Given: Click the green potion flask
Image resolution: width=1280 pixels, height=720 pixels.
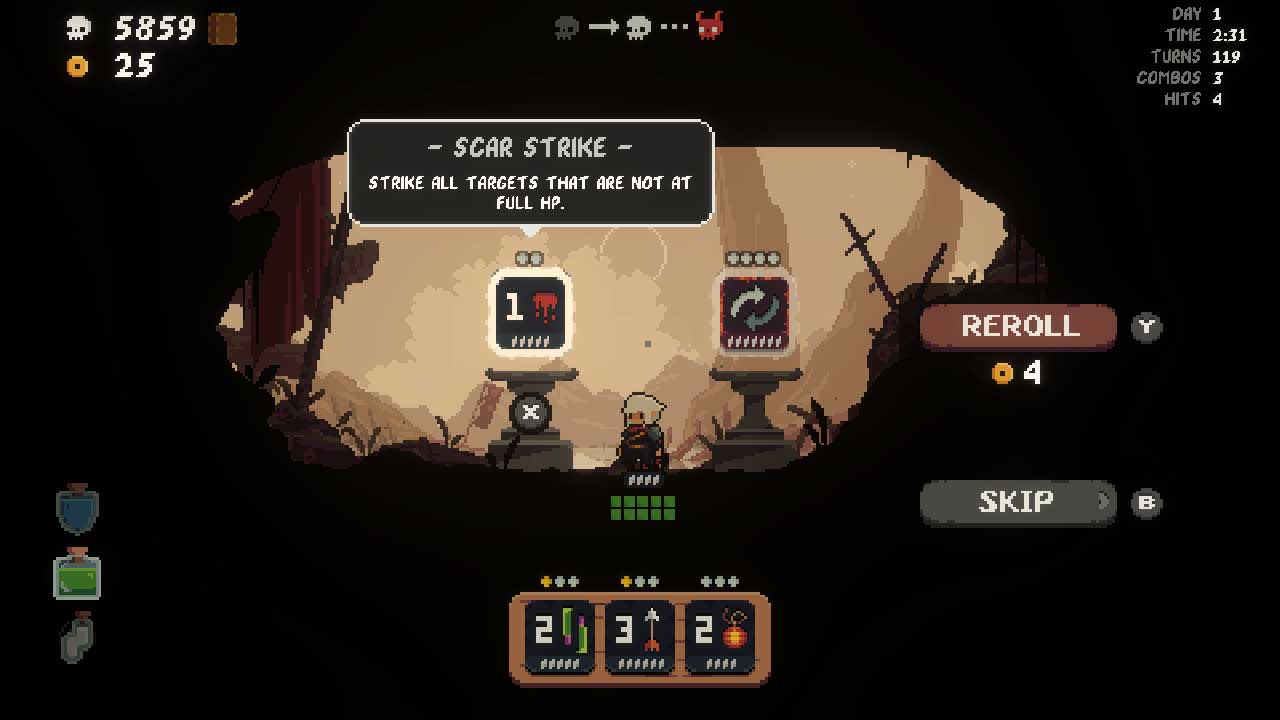Looking at the screenshot, I should 76,577.
